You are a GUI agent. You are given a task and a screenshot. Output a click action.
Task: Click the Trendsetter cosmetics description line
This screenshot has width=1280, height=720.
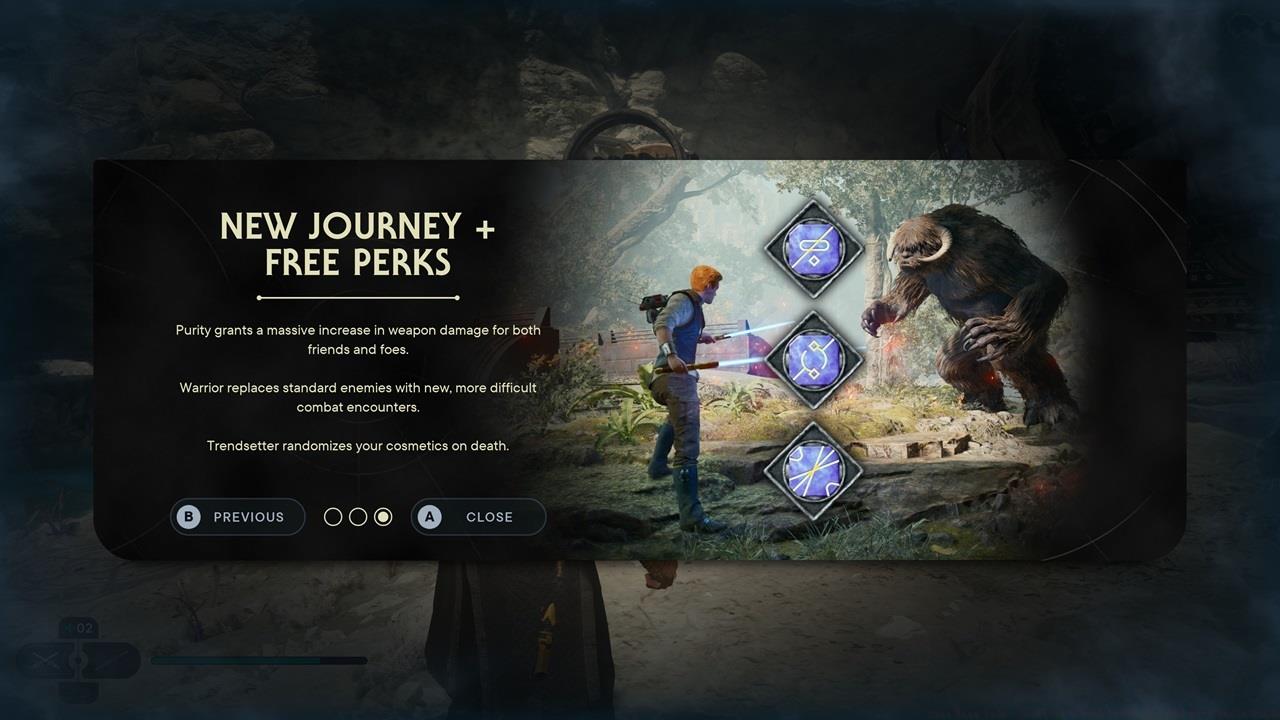point(357,445)
